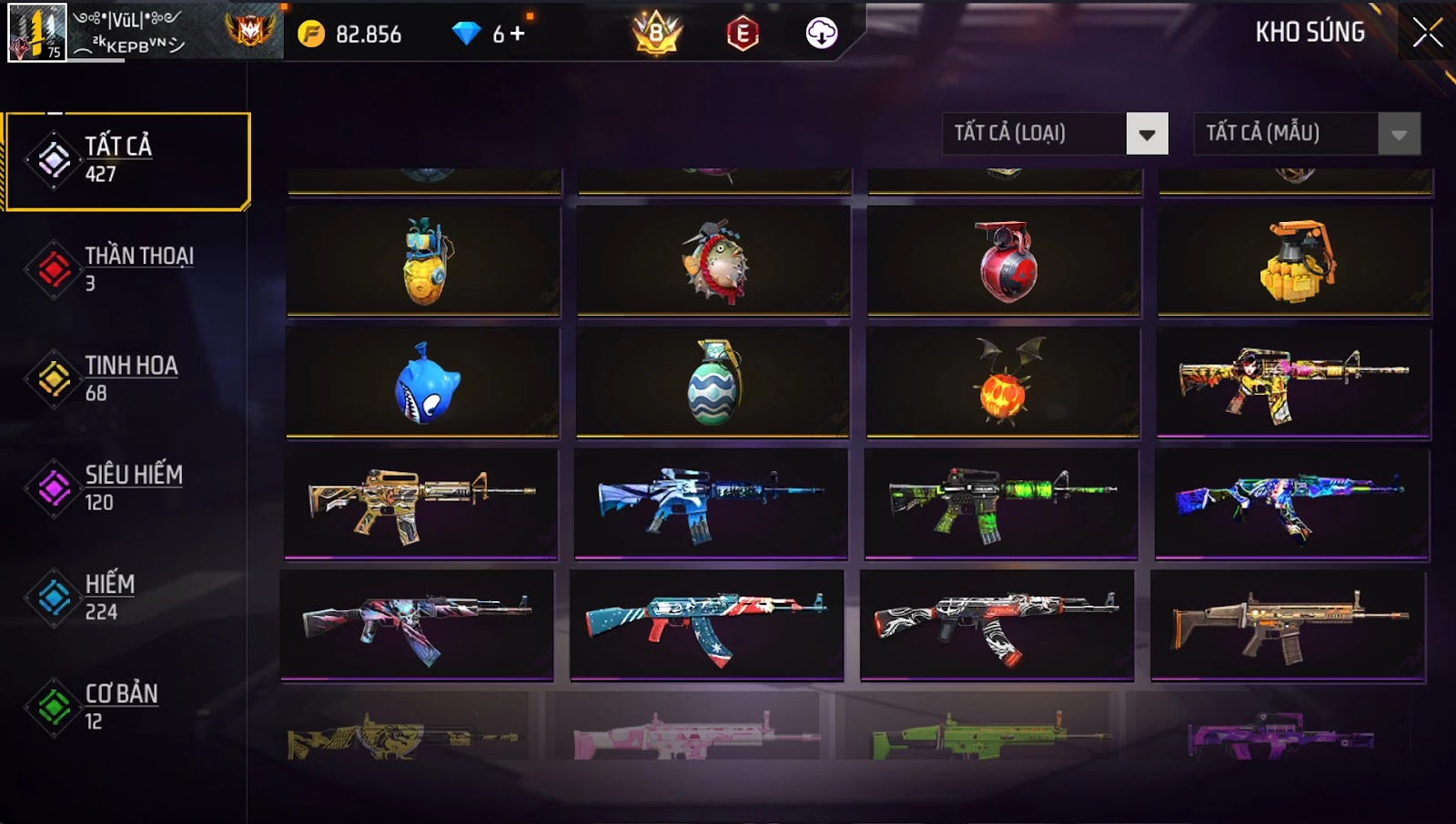Expand the Tất Cả (Mẫu) model dropdown
The image size is (1456, 824).
pyautogui.click(x=1399, y=134)
